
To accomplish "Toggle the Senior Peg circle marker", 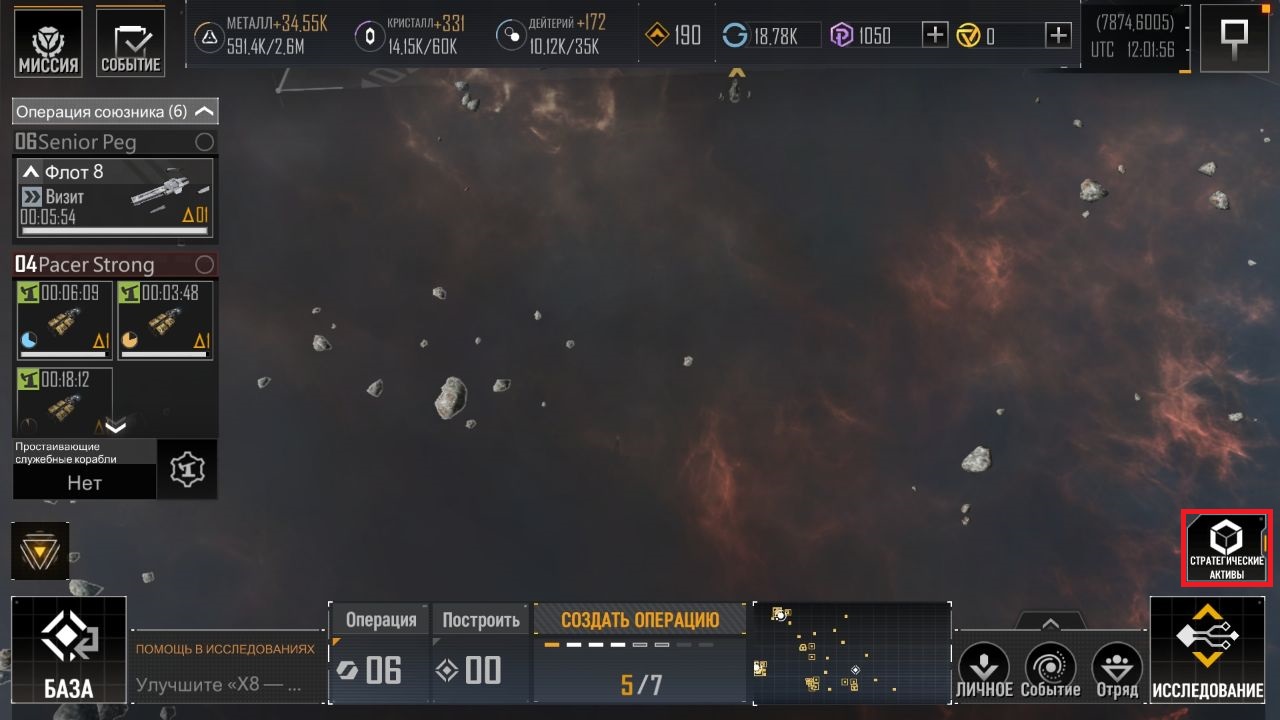I will point(204,142).
